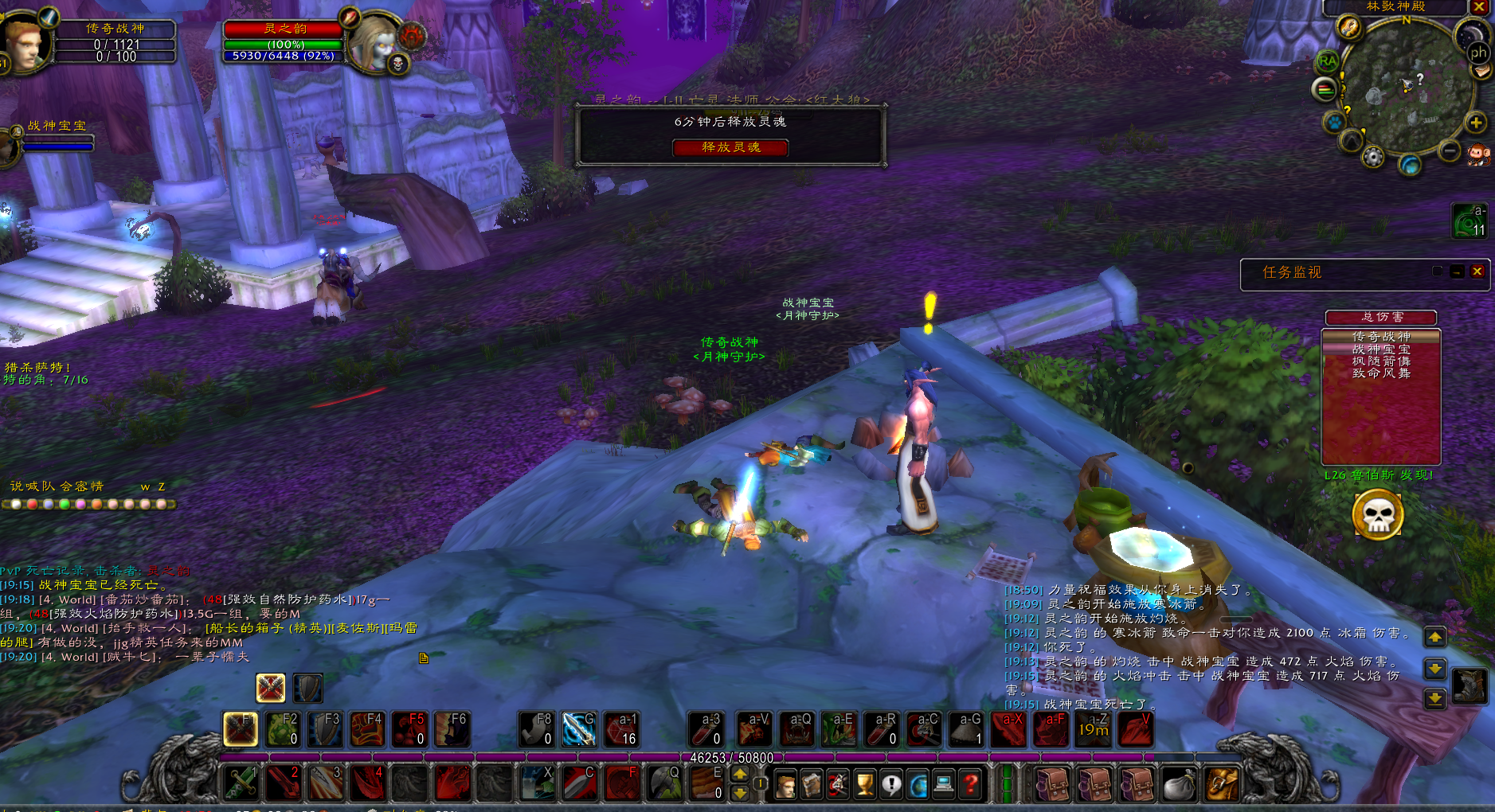Open the character info micro button
This screenshot has width=1495, height=812.
[x=785, y=785]
